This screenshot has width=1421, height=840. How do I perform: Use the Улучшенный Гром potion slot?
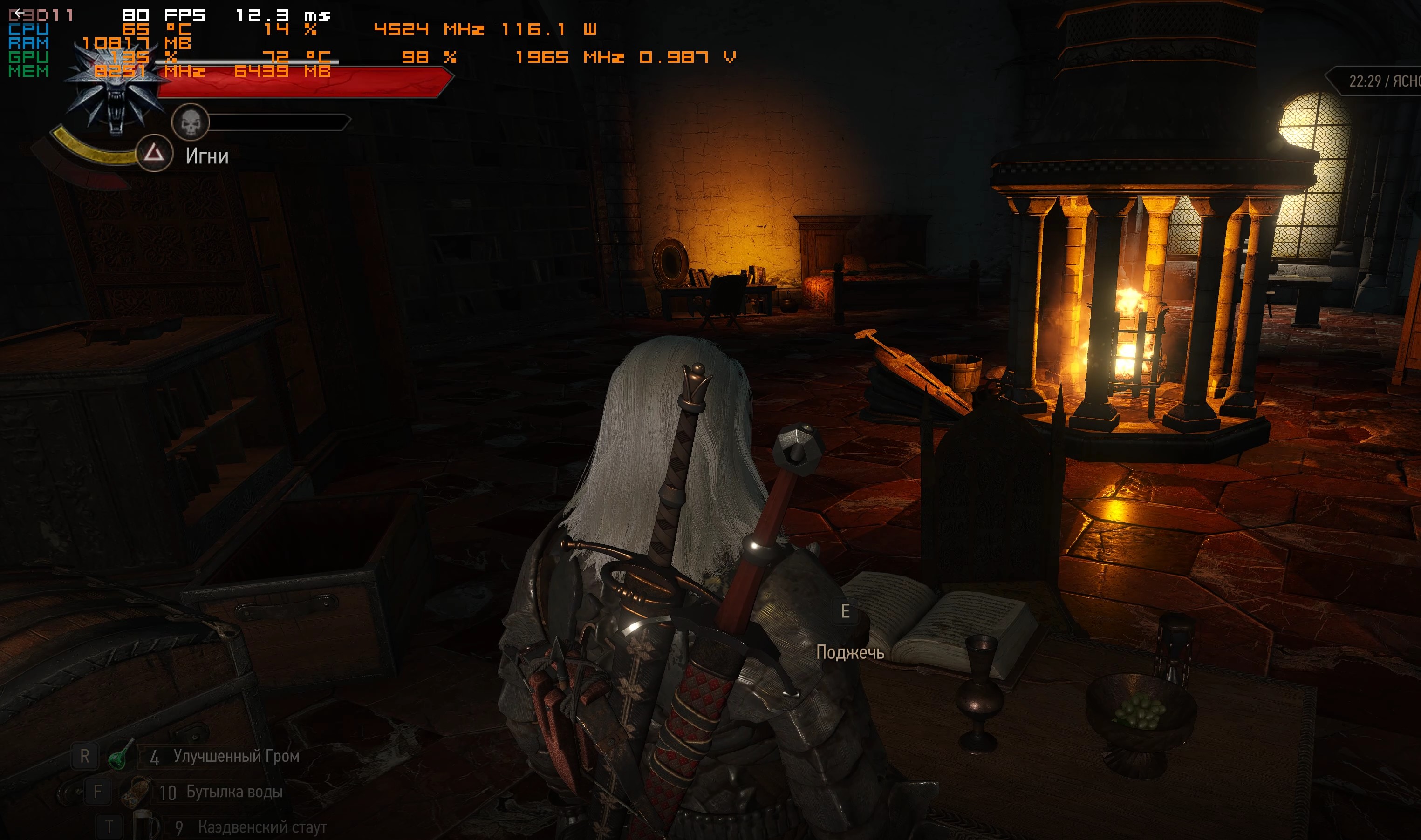click(118, 757)
